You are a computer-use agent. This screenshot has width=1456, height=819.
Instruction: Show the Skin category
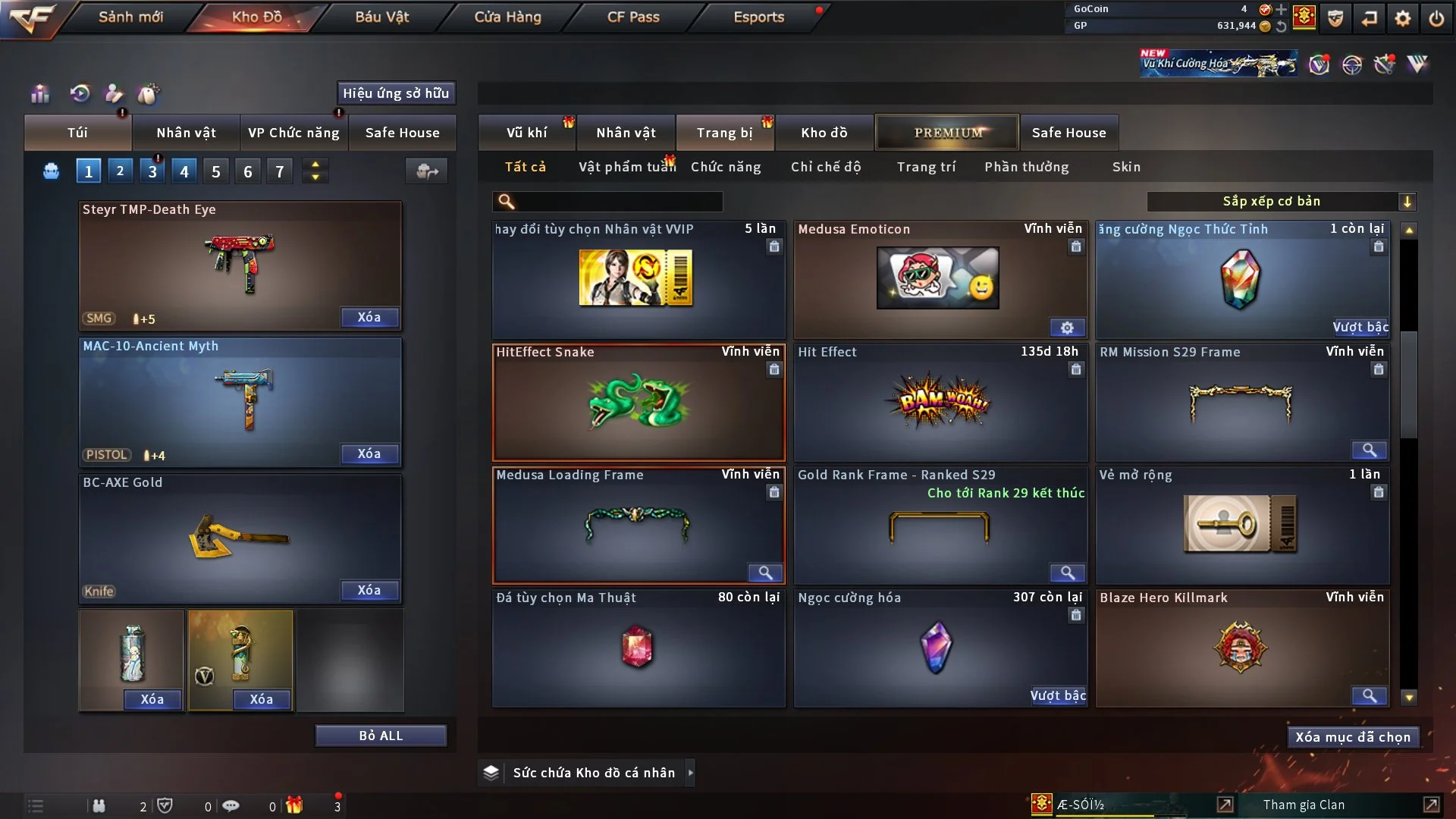(x=1126, y=167)
